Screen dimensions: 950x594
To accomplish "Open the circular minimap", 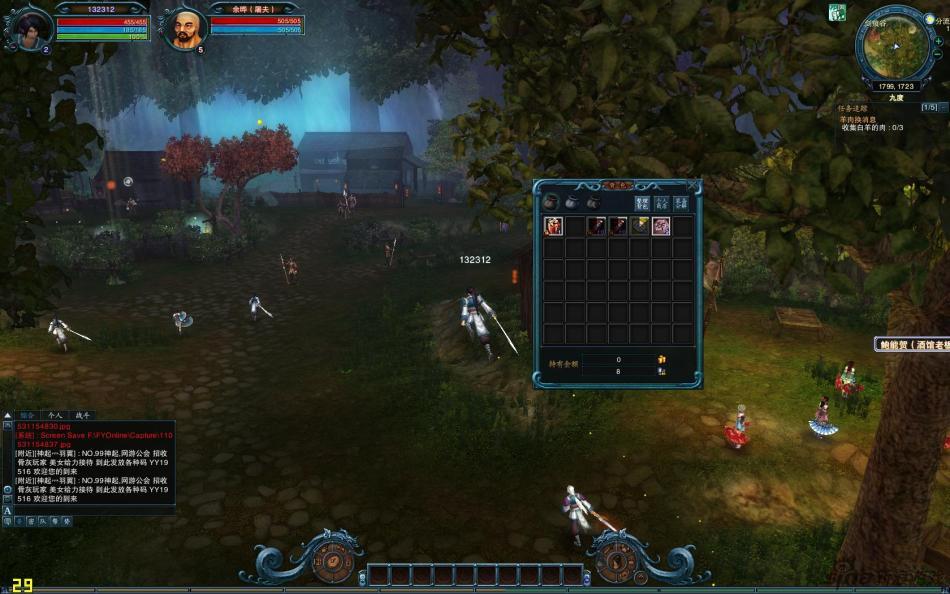I will click(893, 49).
